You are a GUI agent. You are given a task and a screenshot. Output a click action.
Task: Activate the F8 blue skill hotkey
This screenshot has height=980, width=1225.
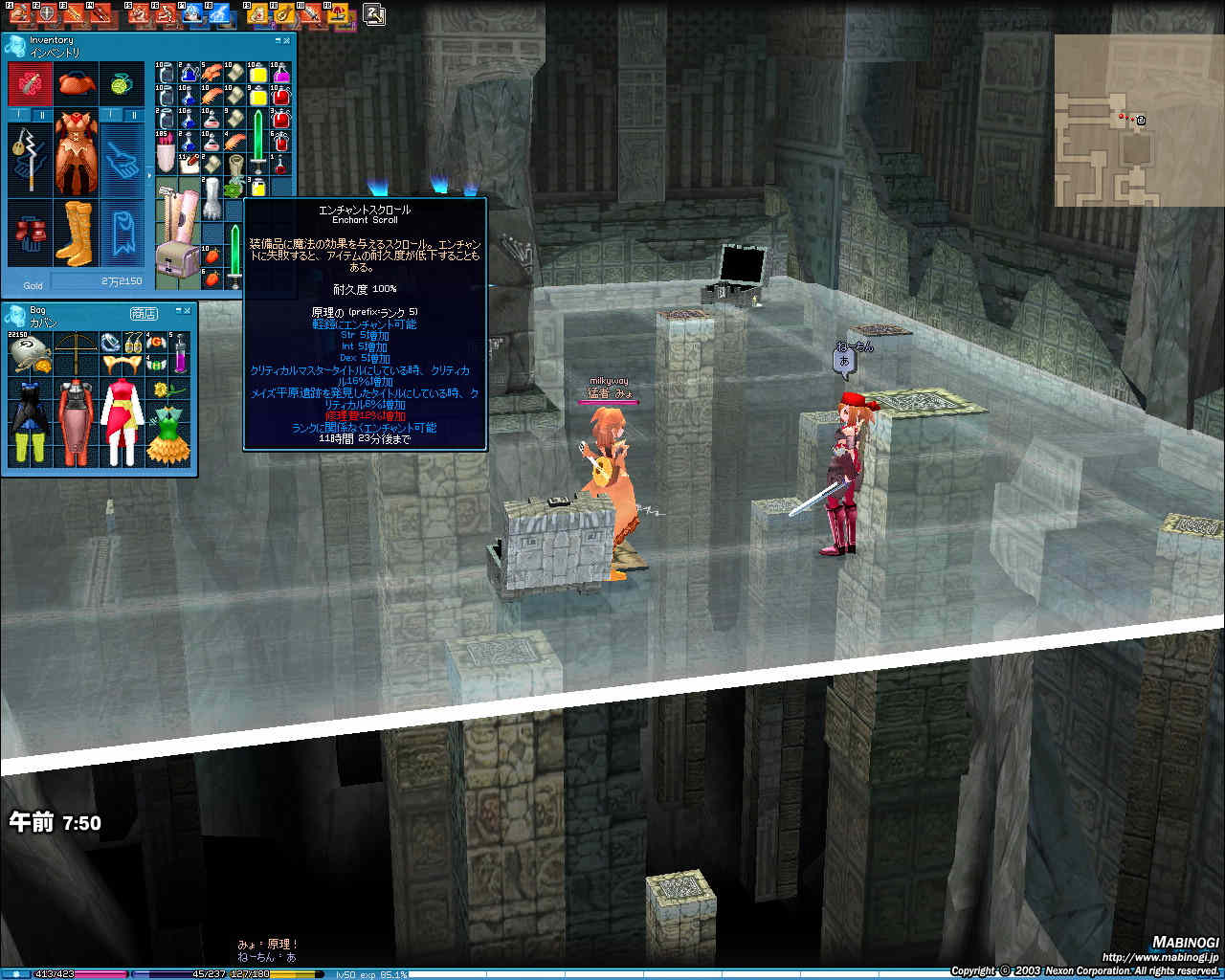219,14
